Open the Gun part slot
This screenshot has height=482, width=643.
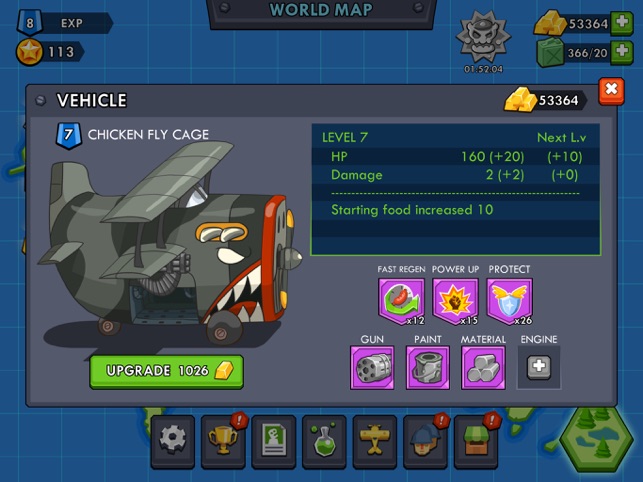[372, 367]
